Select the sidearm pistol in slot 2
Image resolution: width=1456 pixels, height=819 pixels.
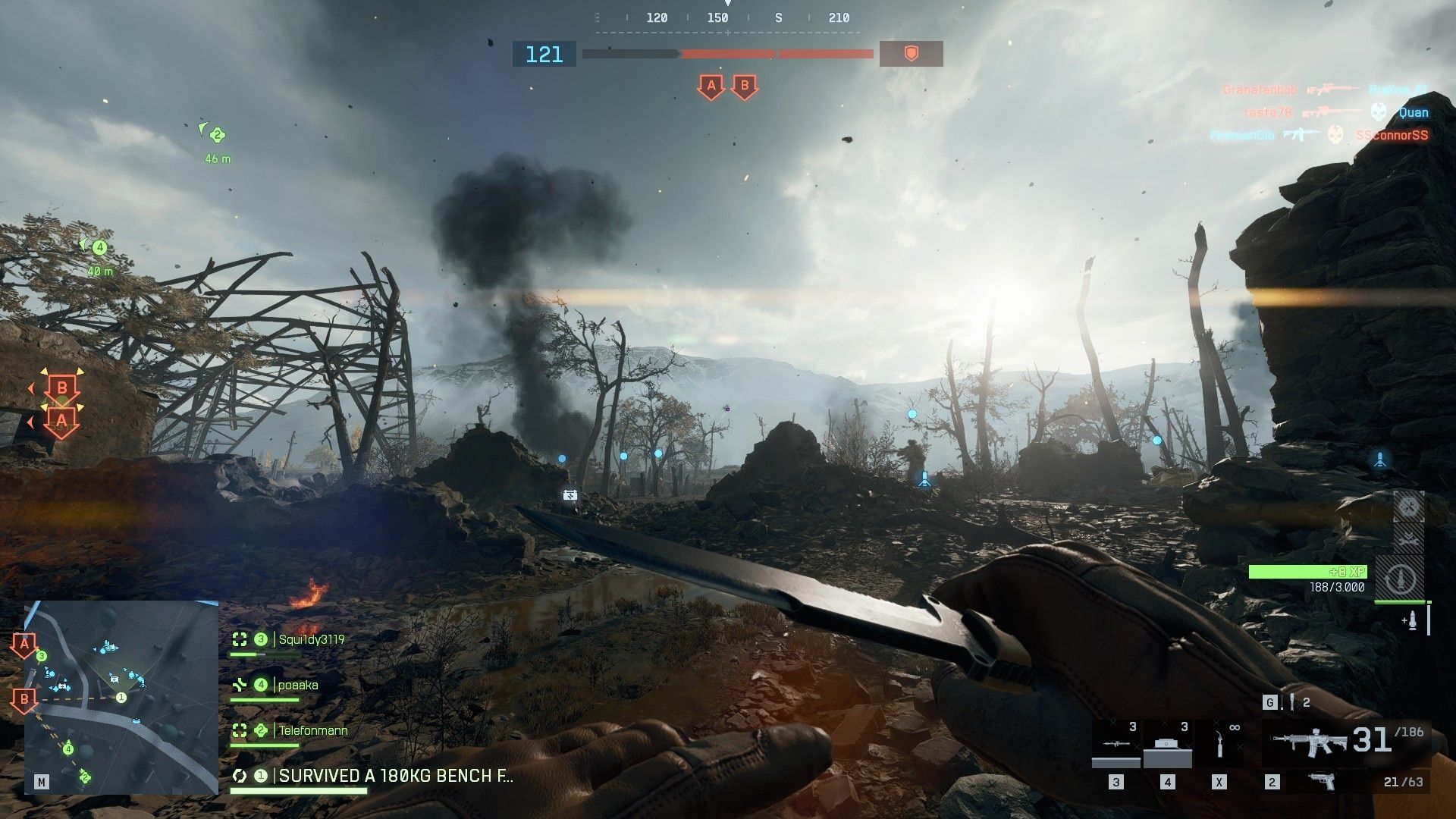tap(1321, 783)
